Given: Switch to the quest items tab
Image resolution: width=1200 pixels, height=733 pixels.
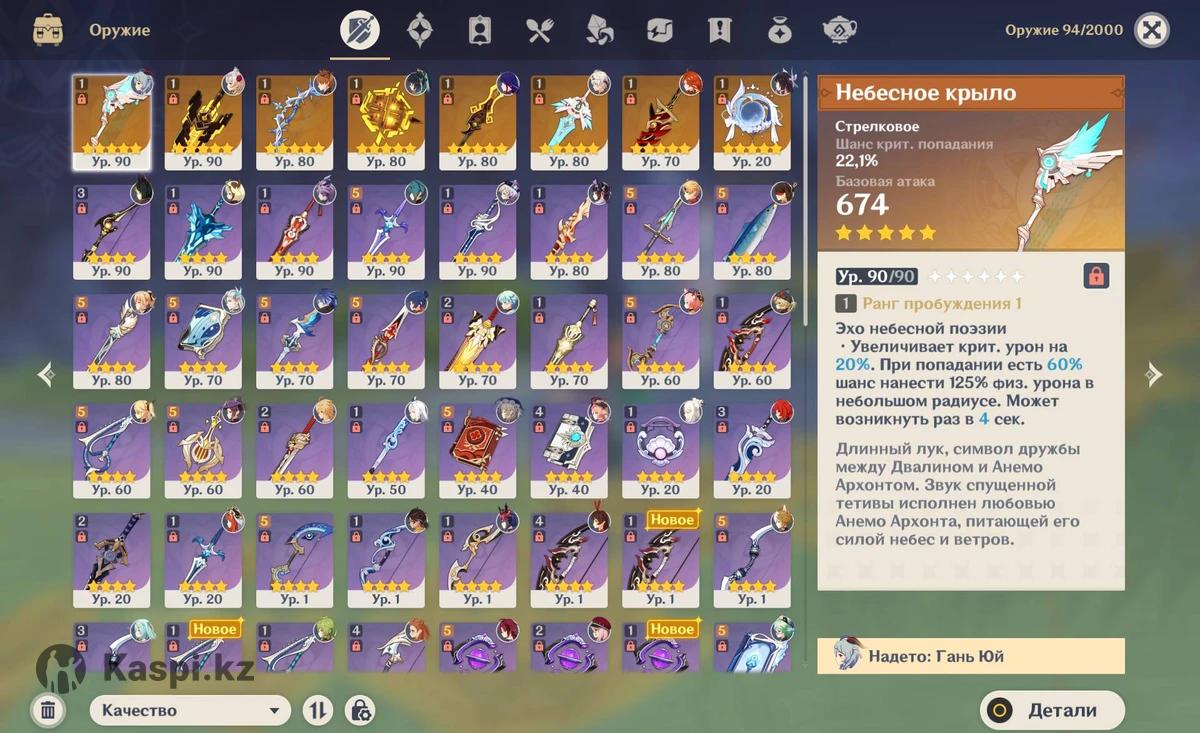Looking at the screenshot, I should click(719, 30).
